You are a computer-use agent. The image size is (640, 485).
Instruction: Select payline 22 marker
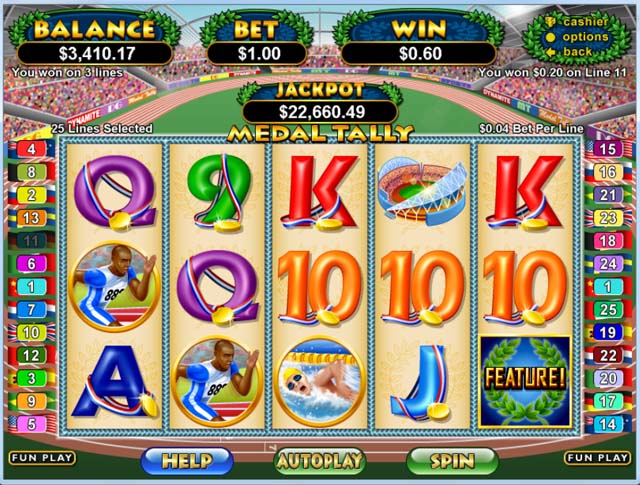[607, 355]
